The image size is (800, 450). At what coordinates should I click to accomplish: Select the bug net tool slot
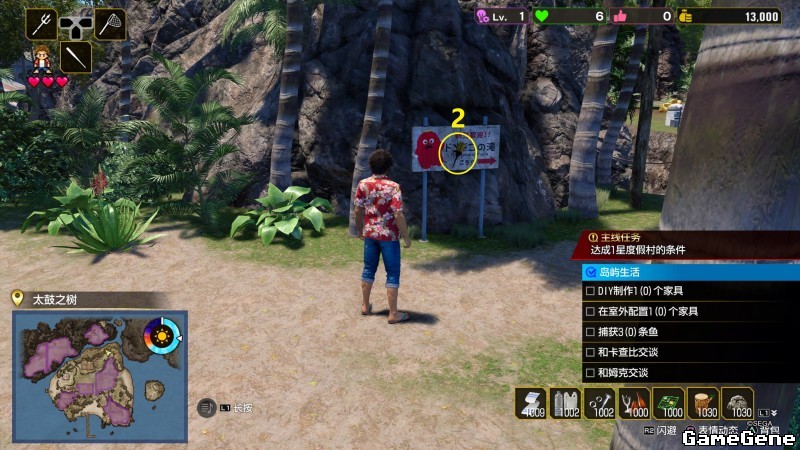tap(109, 23)
